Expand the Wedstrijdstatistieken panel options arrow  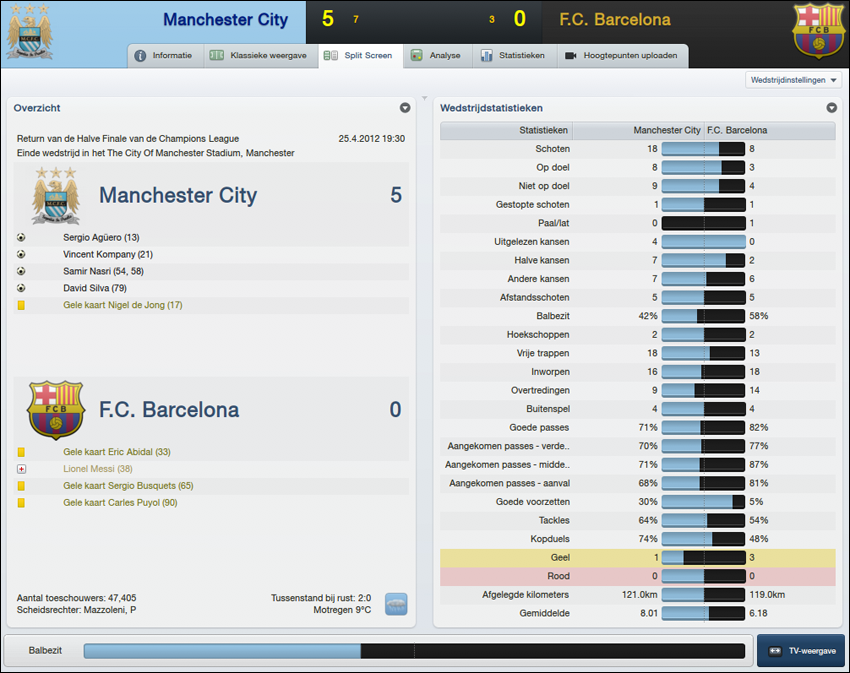[x=831, y=108]
